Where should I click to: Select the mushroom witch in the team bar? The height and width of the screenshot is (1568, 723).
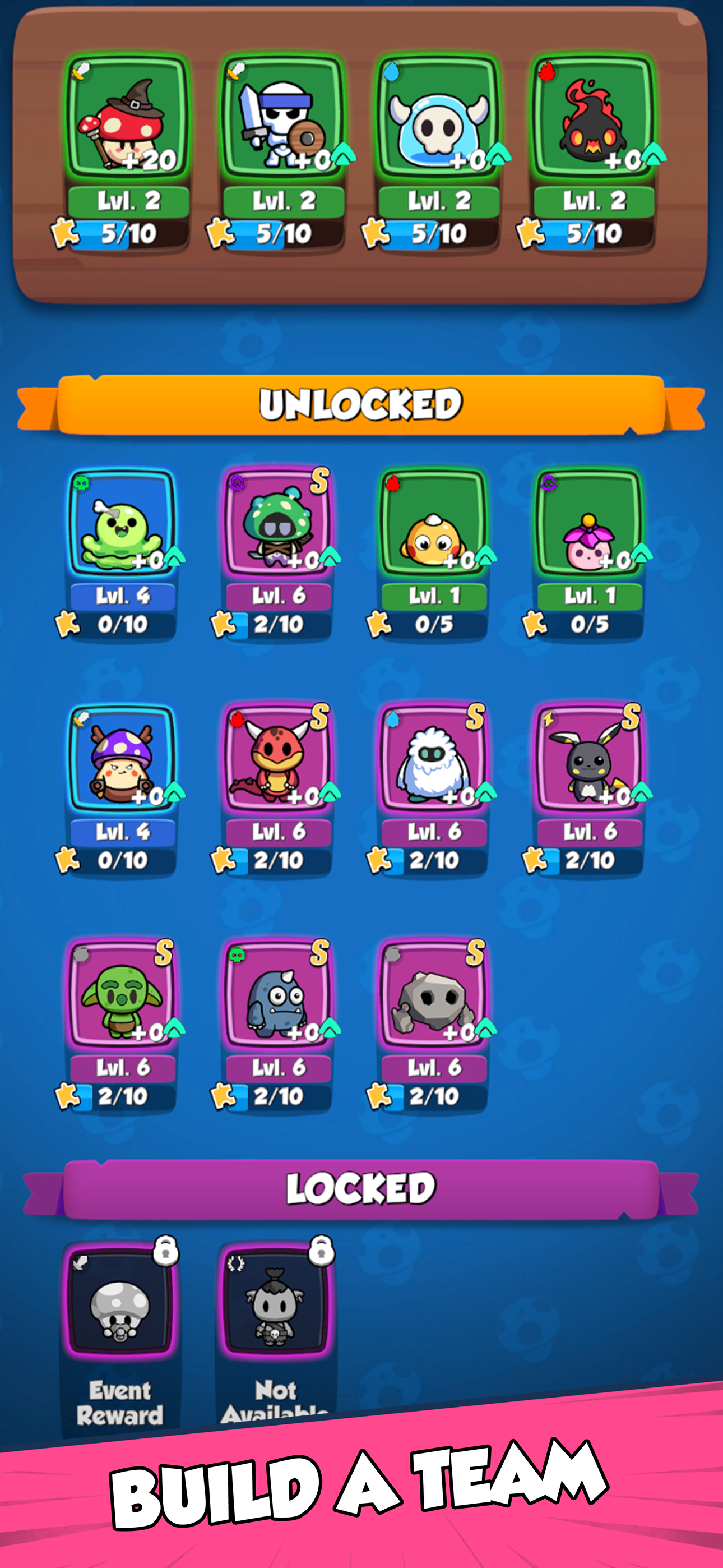tap(126, 119)
